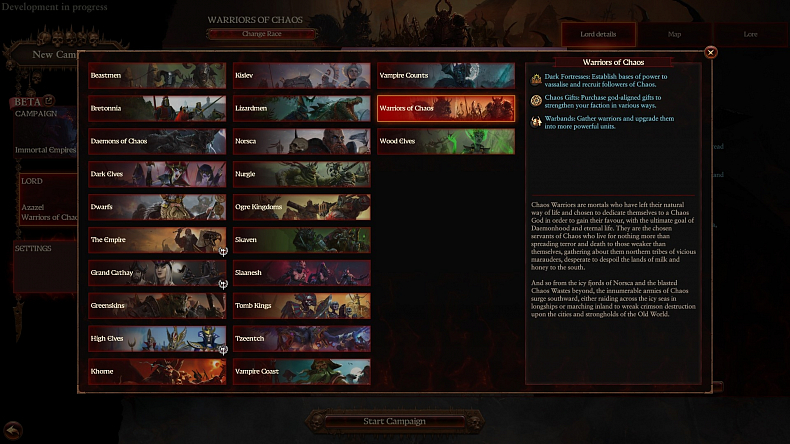
Task: Choose the Greenskins race
Action: click(x=157, y=306)
